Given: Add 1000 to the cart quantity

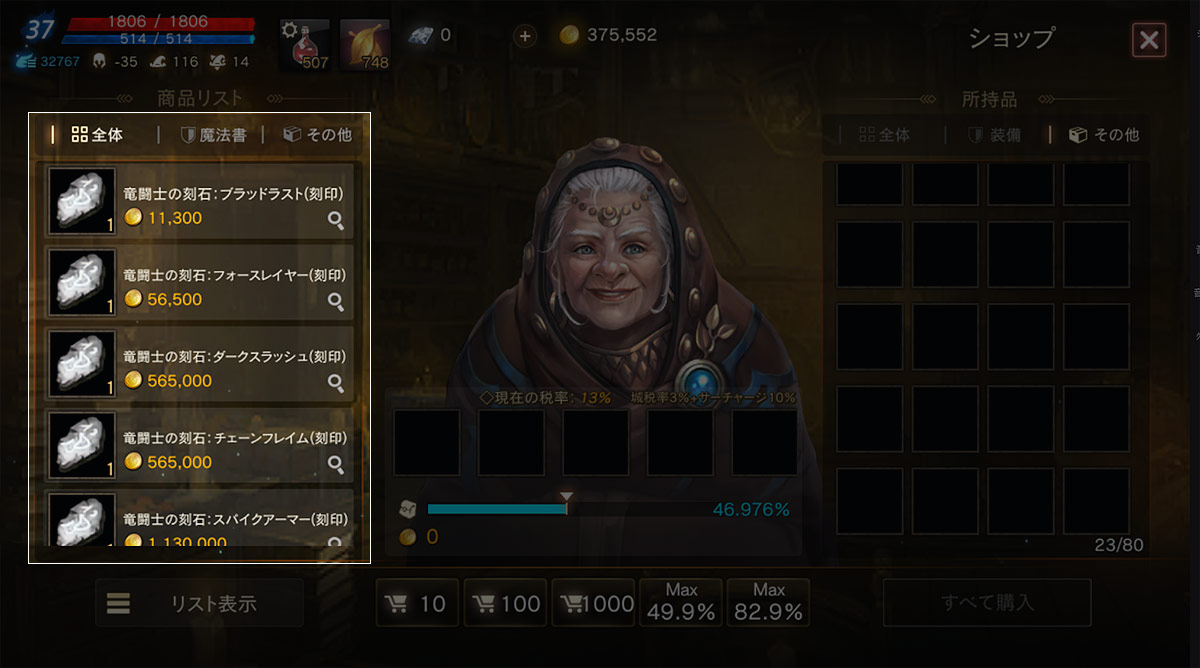Looking at the screenshot, I should click(x=598, y=603).
